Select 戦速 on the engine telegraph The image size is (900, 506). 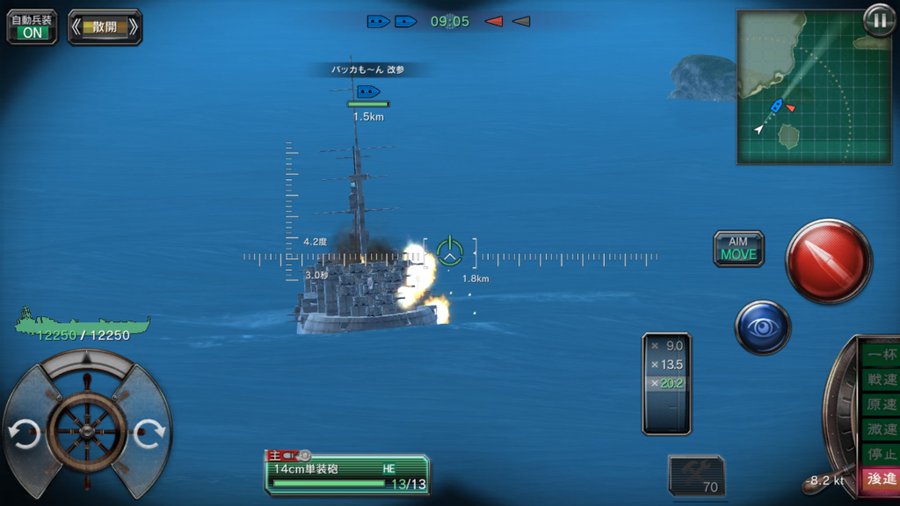pos(881,380)
